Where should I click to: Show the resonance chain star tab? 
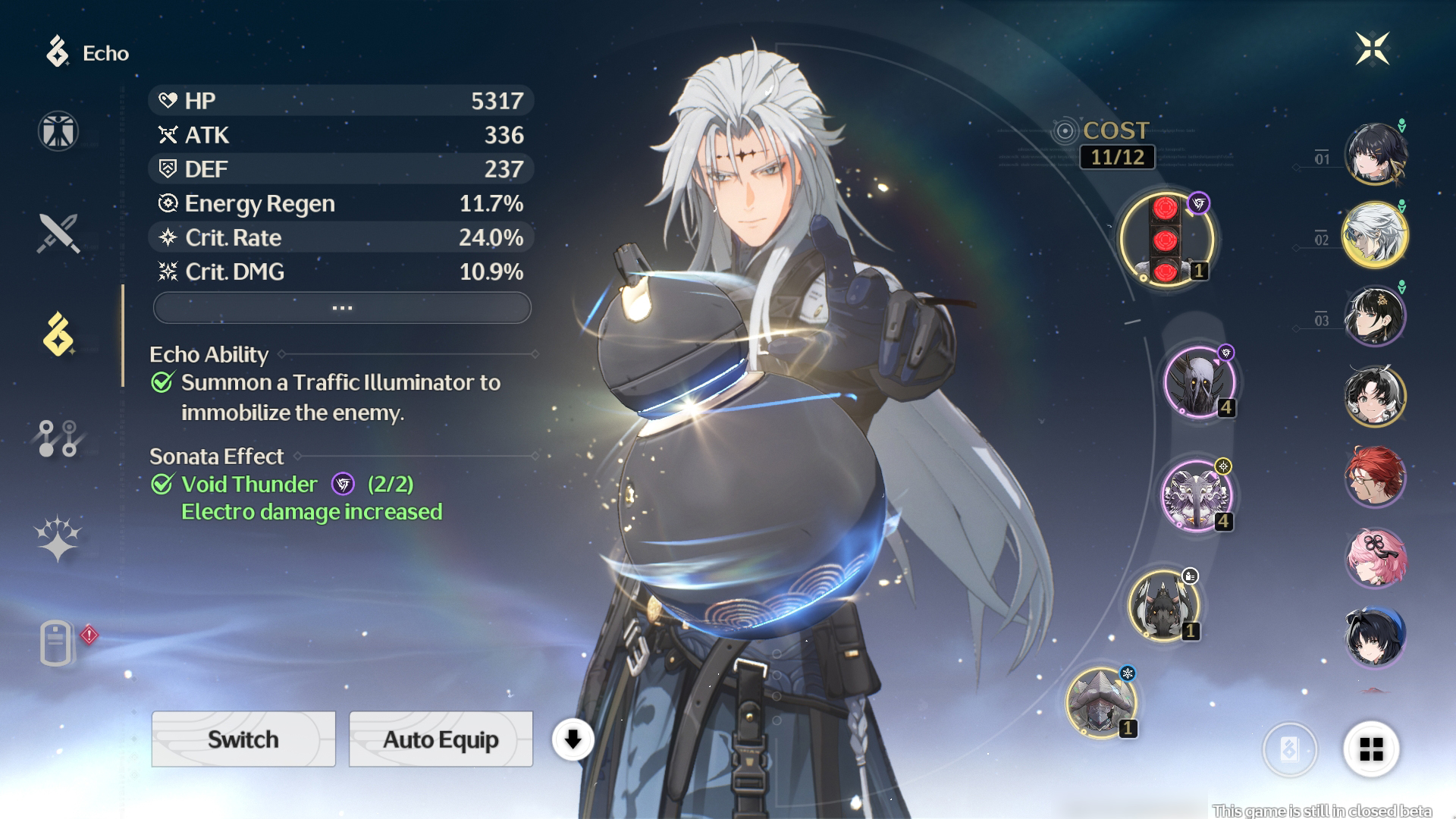(x=58, y=540)
